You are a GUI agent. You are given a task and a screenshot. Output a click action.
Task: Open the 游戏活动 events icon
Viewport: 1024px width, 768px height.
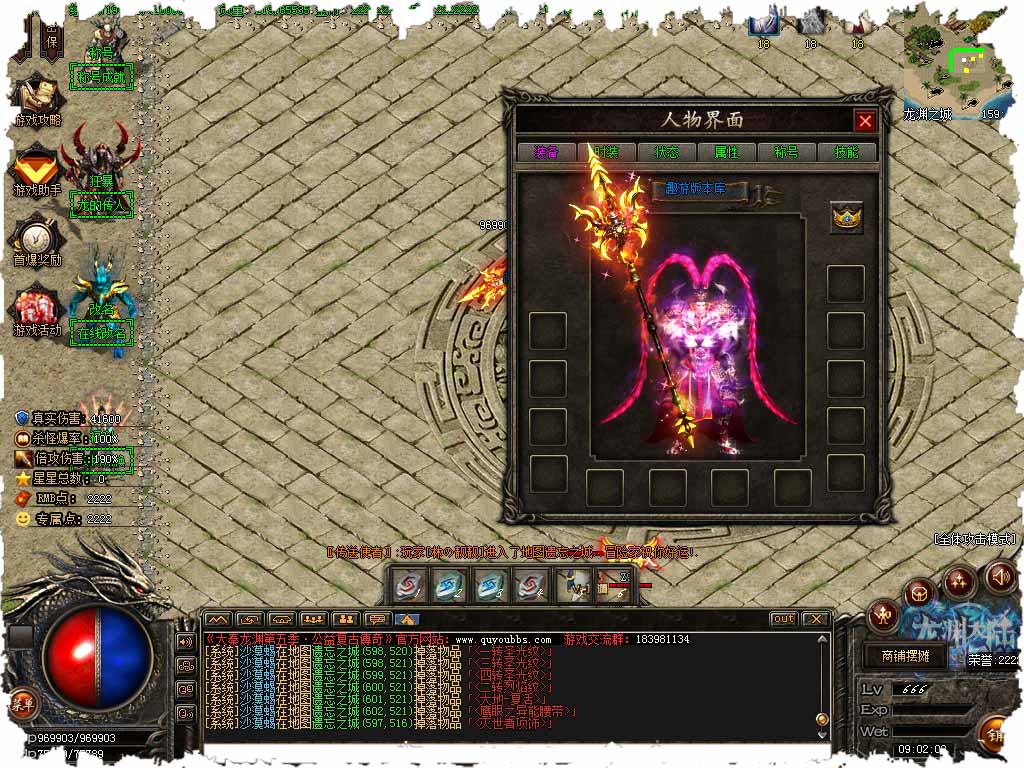pyautogui.click(x=37, y=310)
